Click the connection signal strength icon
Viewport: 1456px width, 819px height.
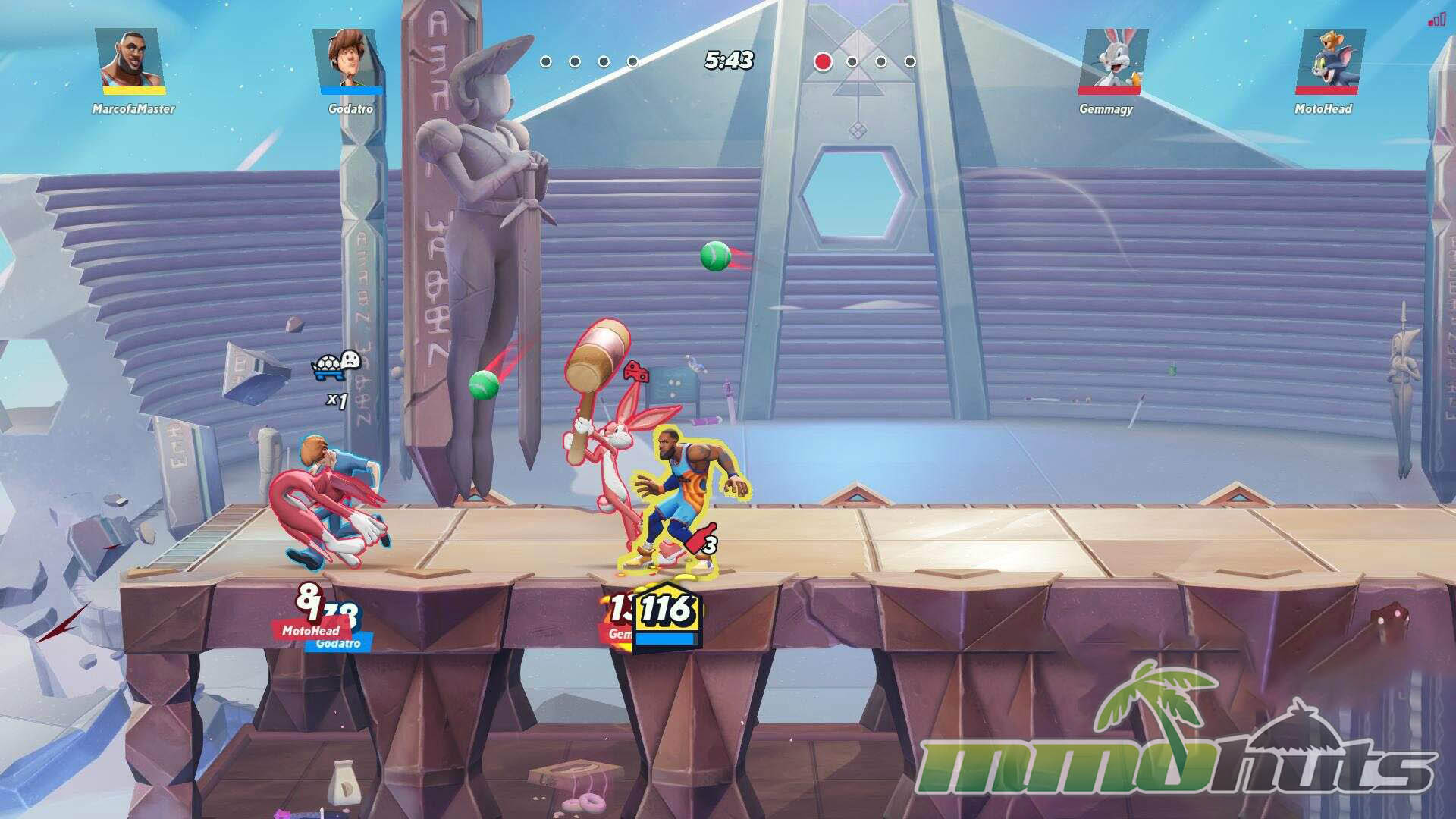[1436, 20]
